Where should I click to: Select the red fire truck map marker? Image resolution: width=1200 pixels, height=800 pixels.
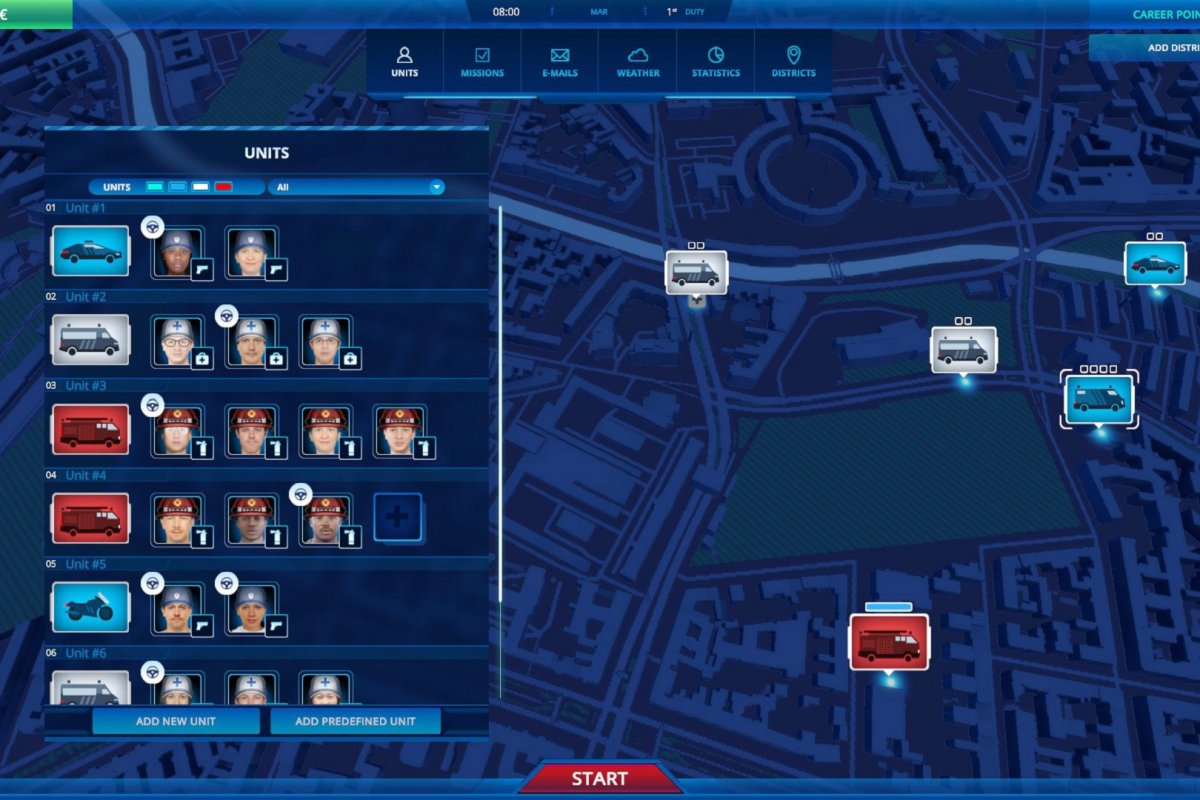[889, 642]
